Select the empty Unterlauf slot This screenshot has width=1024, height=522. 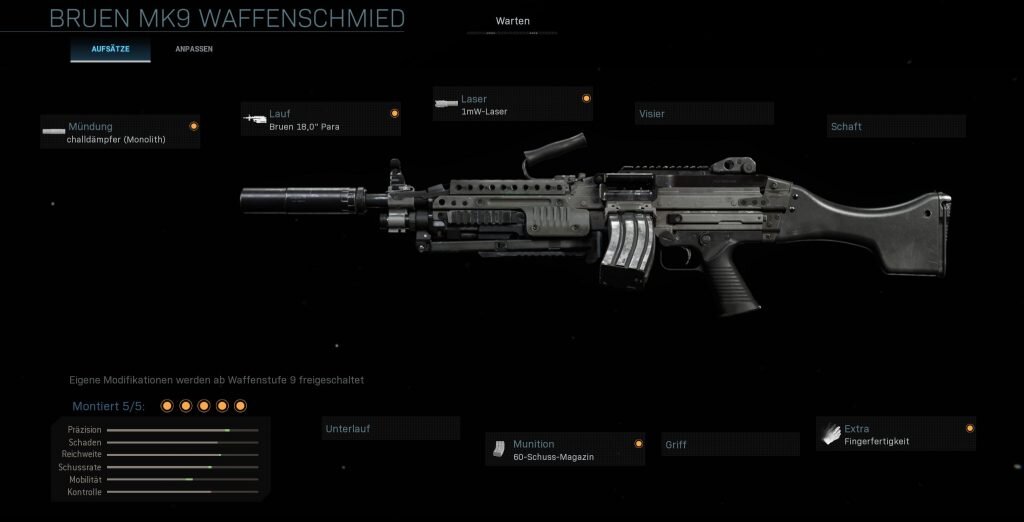(391, 429)
